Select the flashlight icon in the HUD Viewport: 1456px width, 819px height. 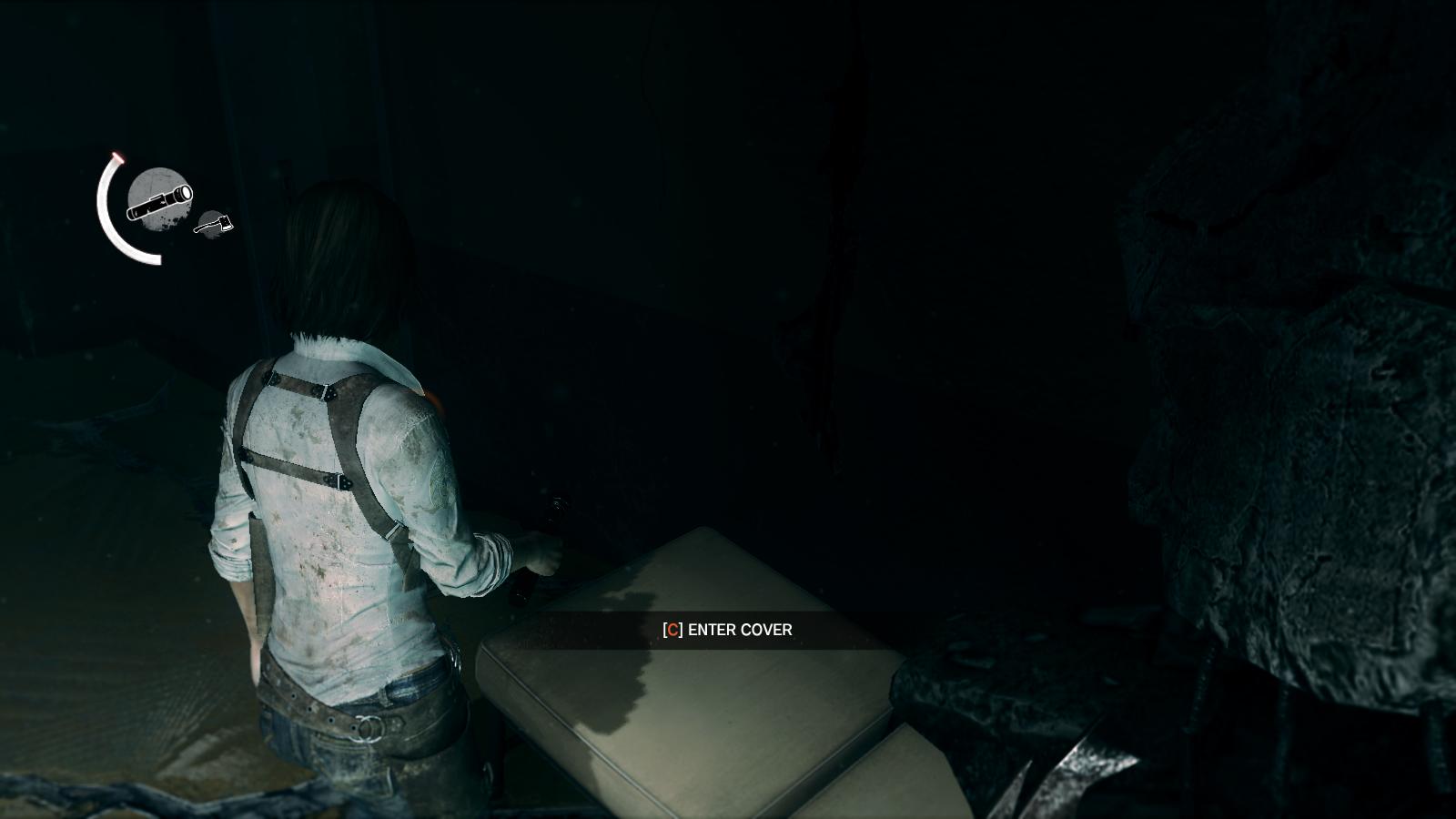(x=159, y=200)
